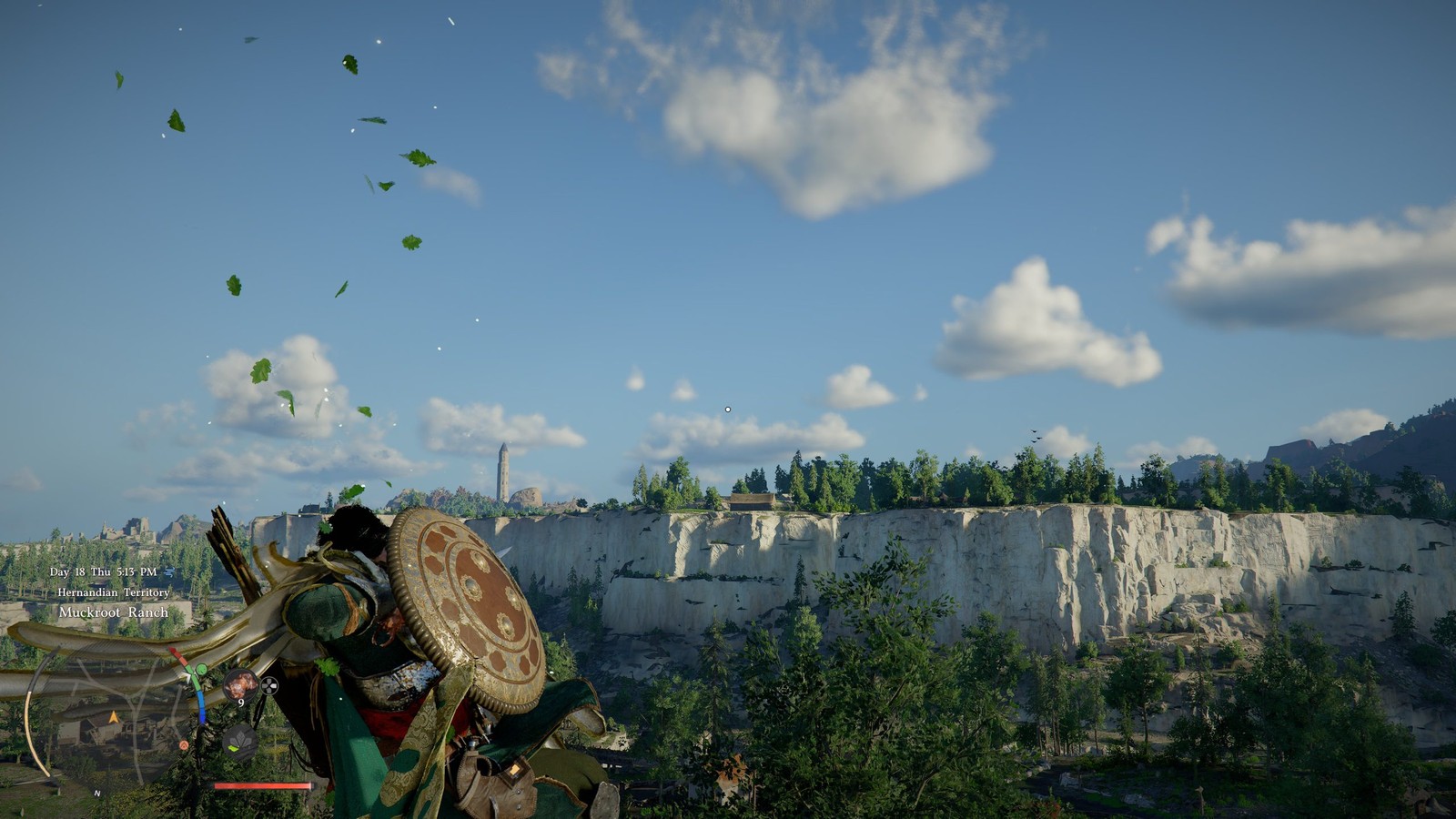The height and width of the screenshot is (819, 1456).
Task: Click the red health bar
Action: (261, 786)
